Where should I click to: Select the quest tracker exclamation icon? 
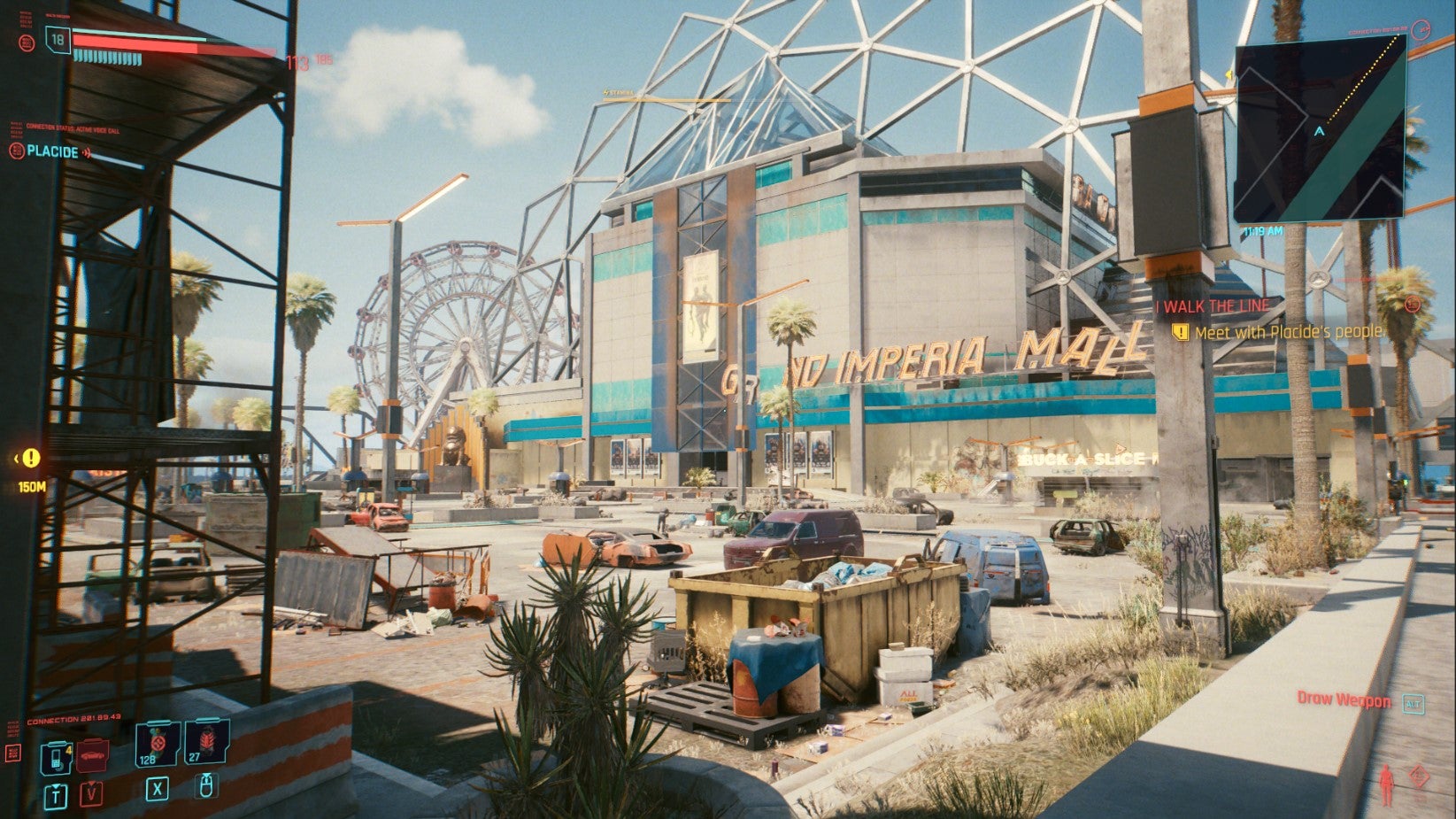pos(1182,332)
